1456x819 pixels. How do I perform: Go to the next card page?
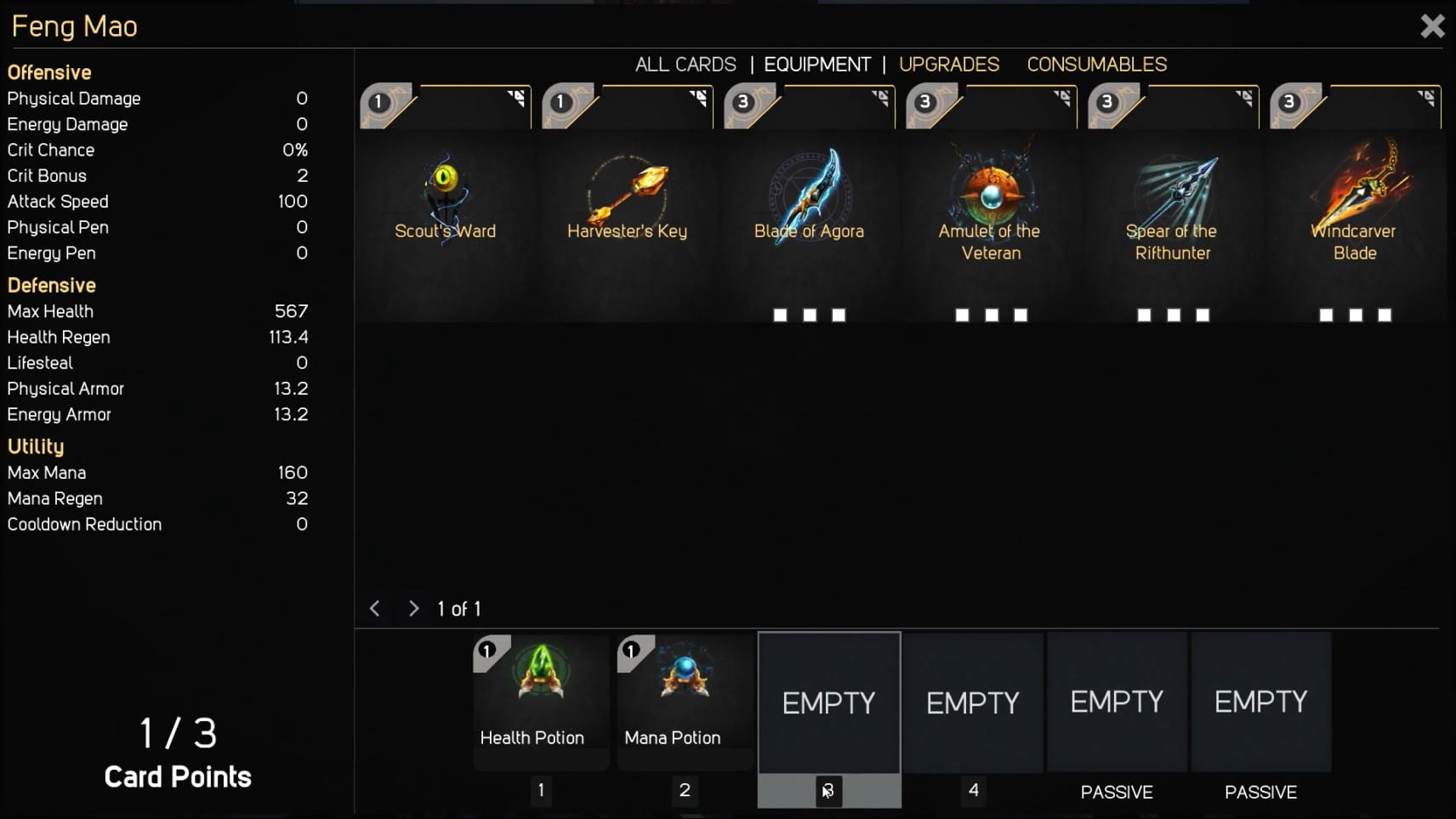pyautogui.click(x=413, y=609)
